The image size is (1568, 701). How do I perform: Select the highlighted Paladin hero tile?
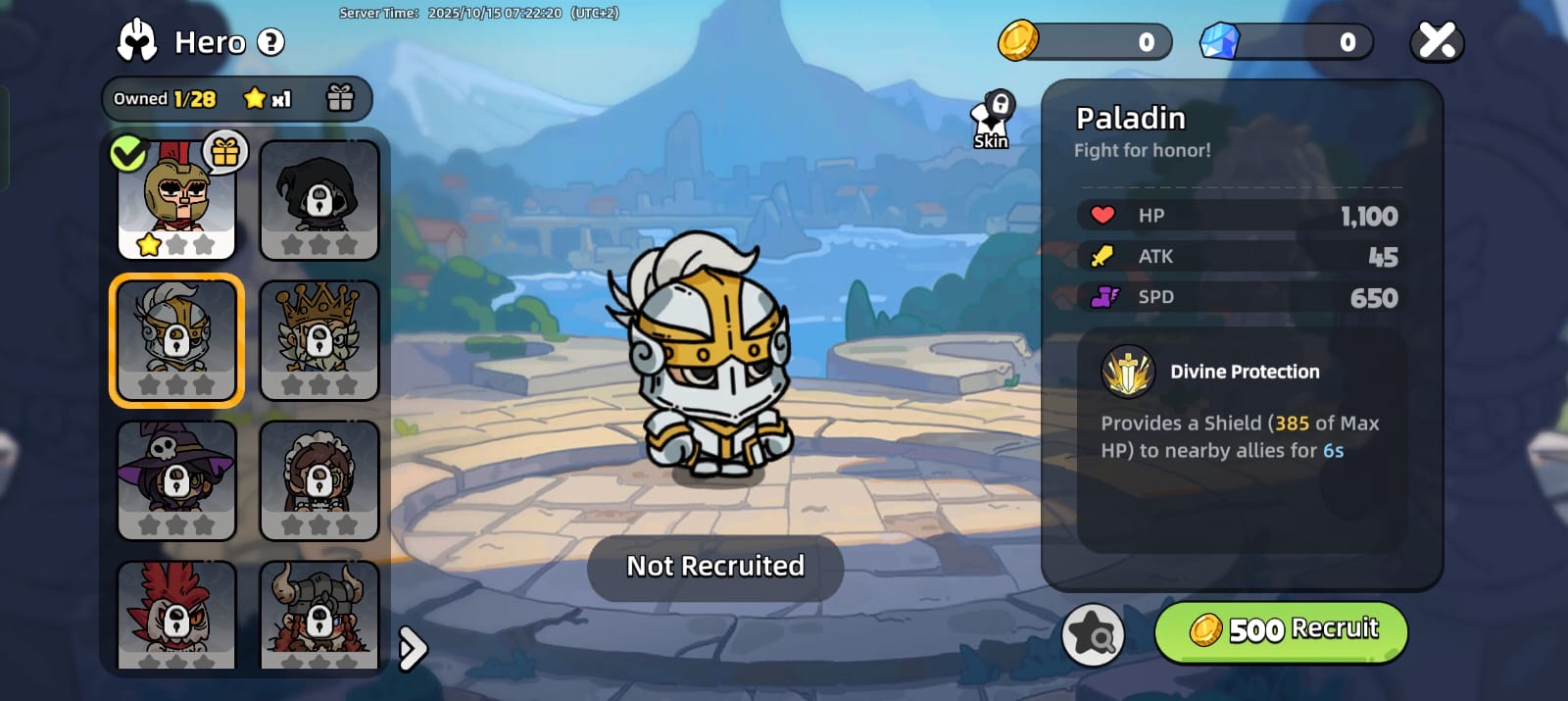point(176,340)
